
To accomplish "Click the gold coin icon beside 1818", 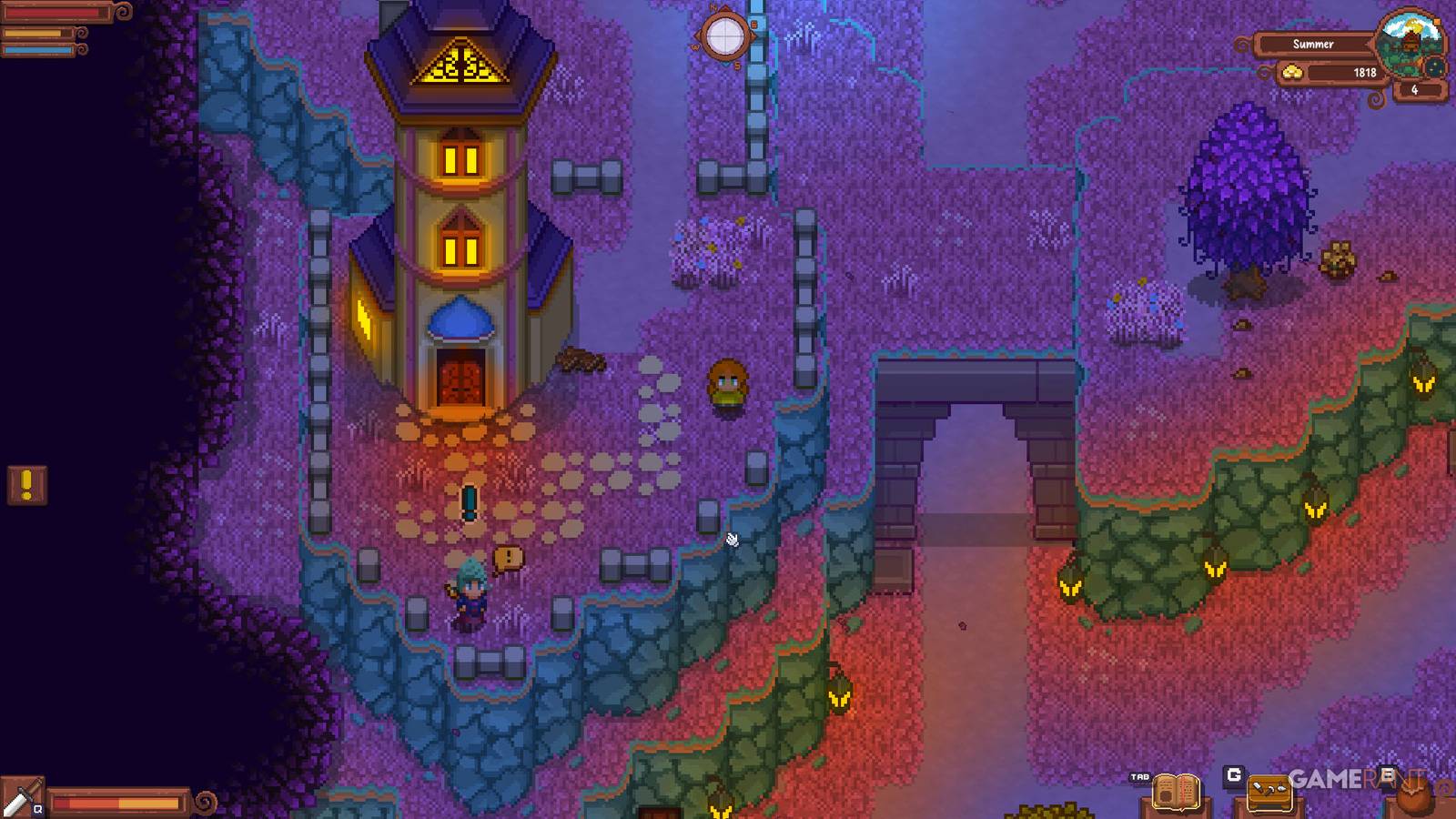I will click(x=1294, y=71).
